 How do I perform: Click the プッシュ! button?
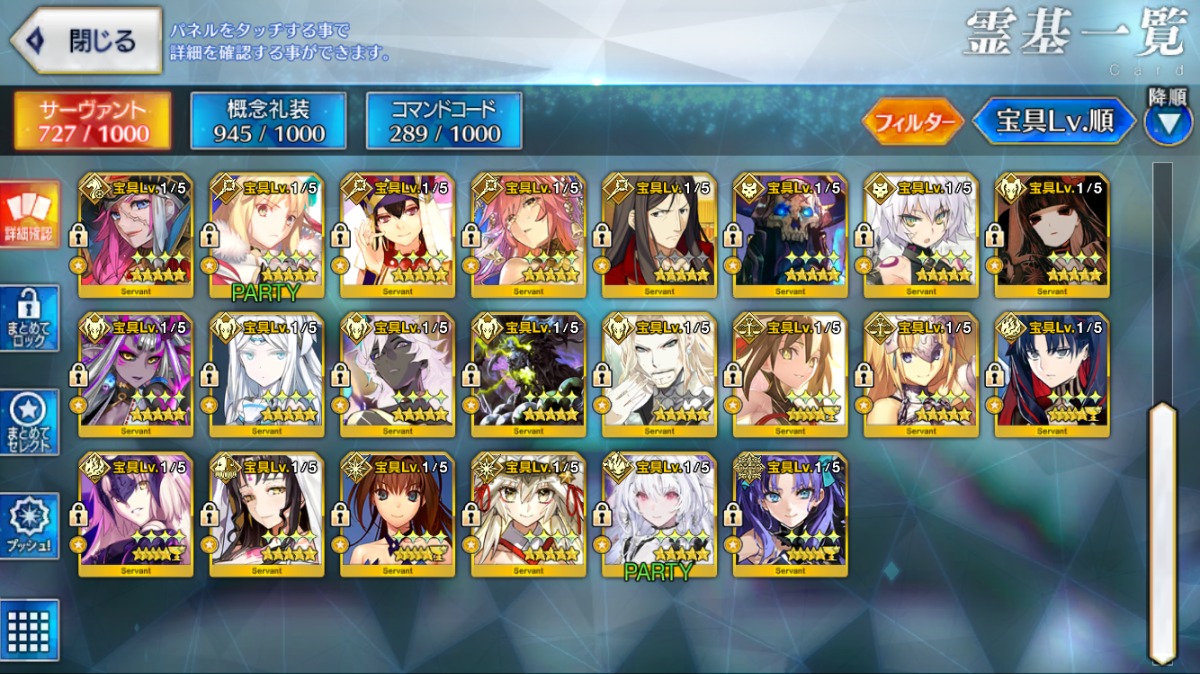pyautogui.click(x=29, y=525)
